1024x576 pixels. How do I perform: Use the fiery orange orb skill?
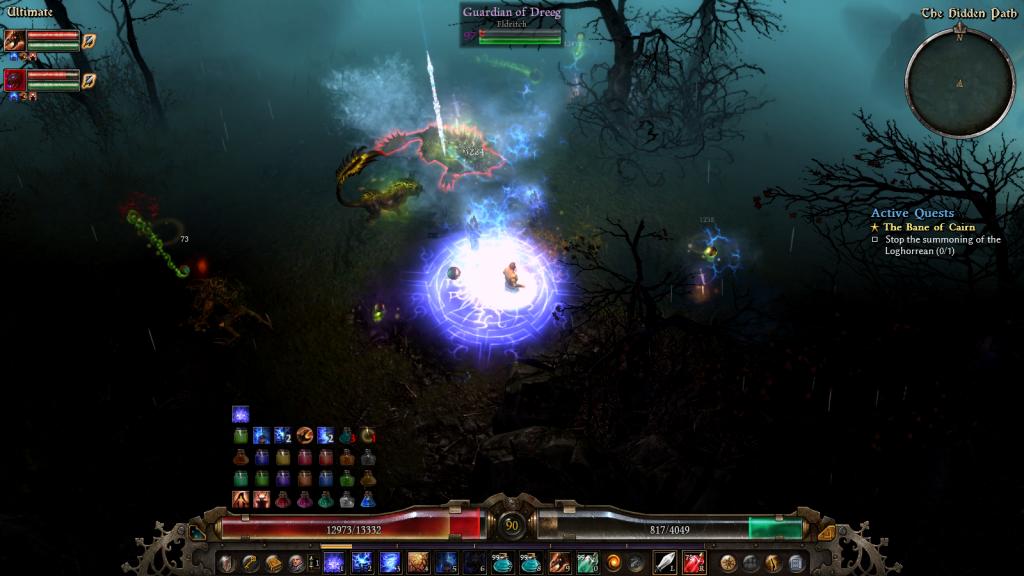pyautogui.click(x=613, y=562)
